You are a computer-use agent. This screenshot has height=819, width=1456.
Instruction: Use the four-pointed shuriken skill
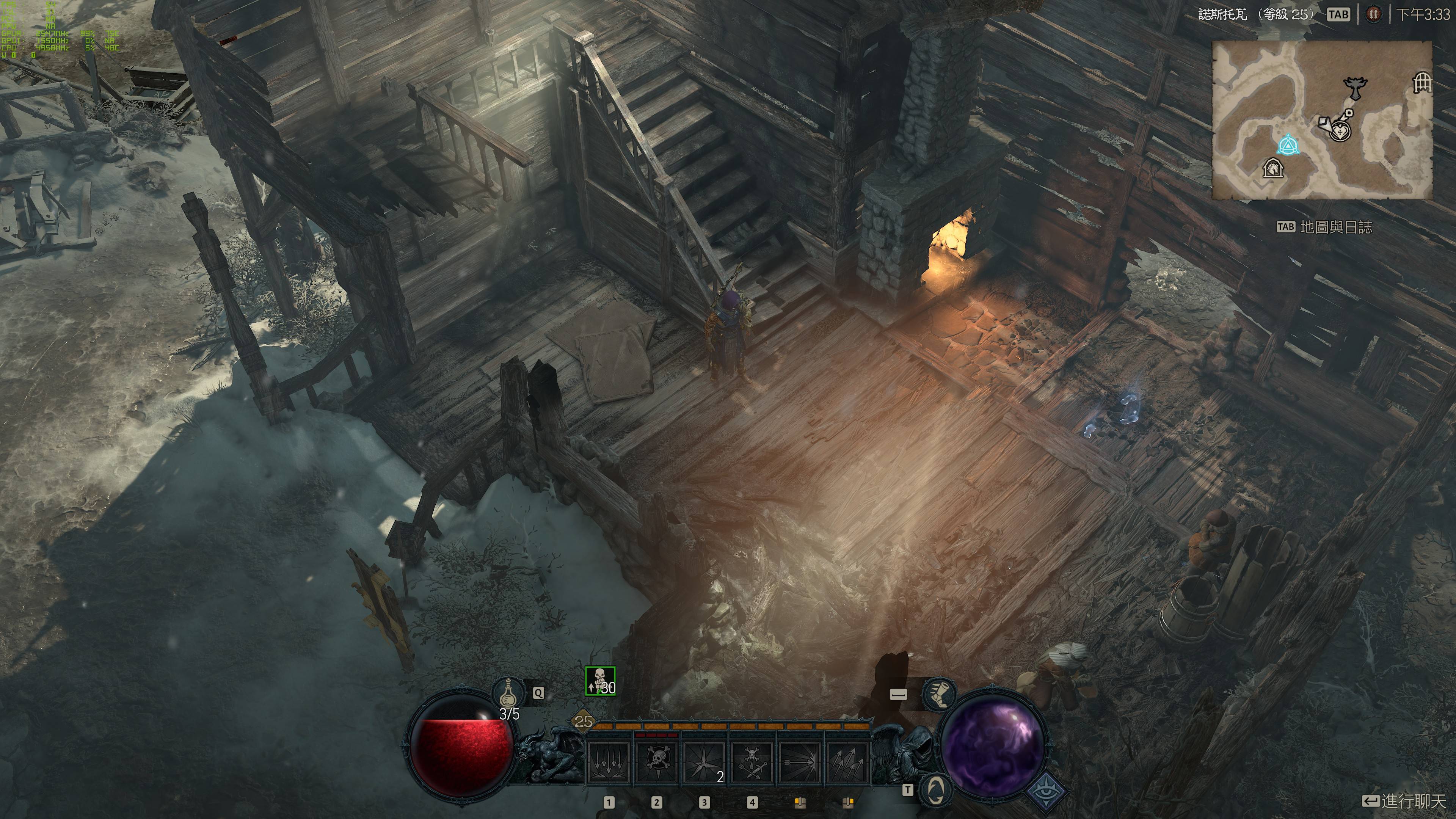click(704, 763)
